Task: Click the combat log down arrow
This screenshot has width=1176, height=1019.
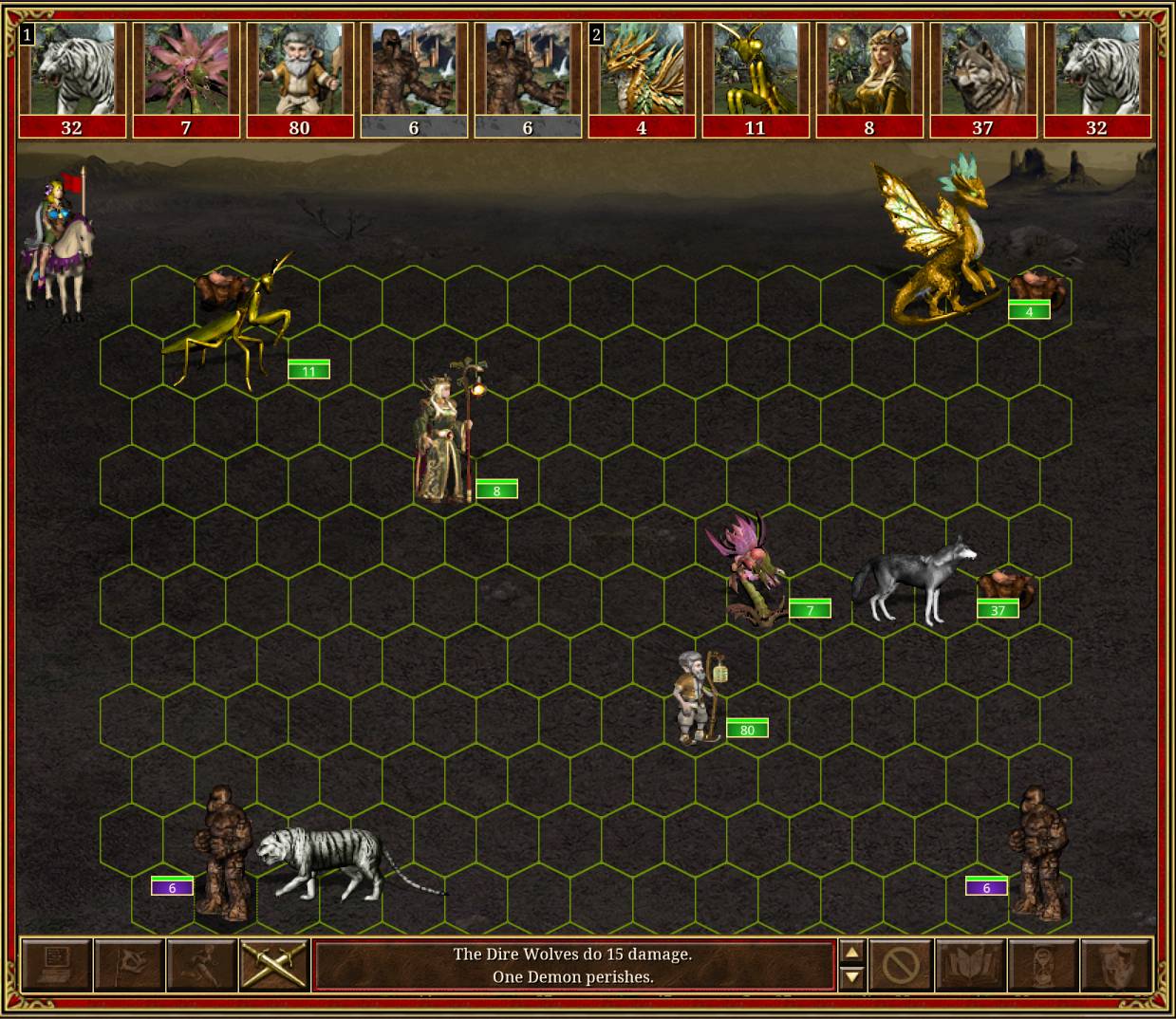Action: coord(851,976)
